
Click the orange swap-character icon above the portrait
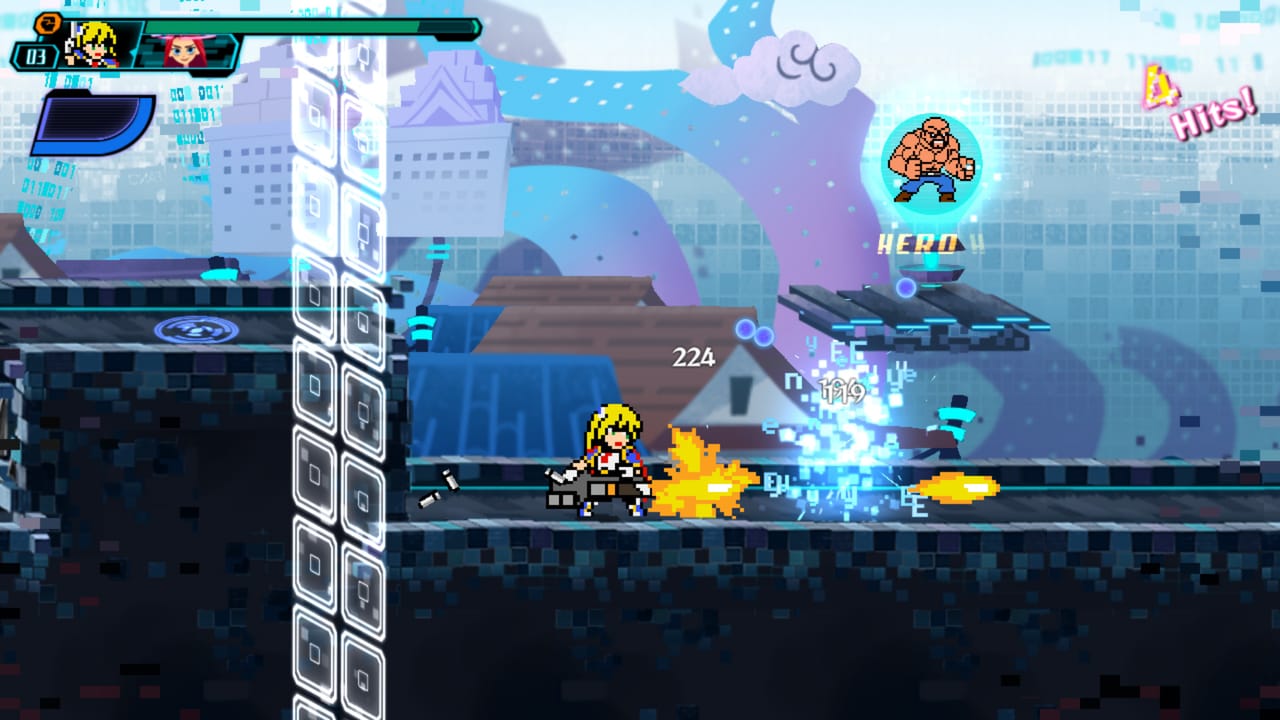(48, 23)
